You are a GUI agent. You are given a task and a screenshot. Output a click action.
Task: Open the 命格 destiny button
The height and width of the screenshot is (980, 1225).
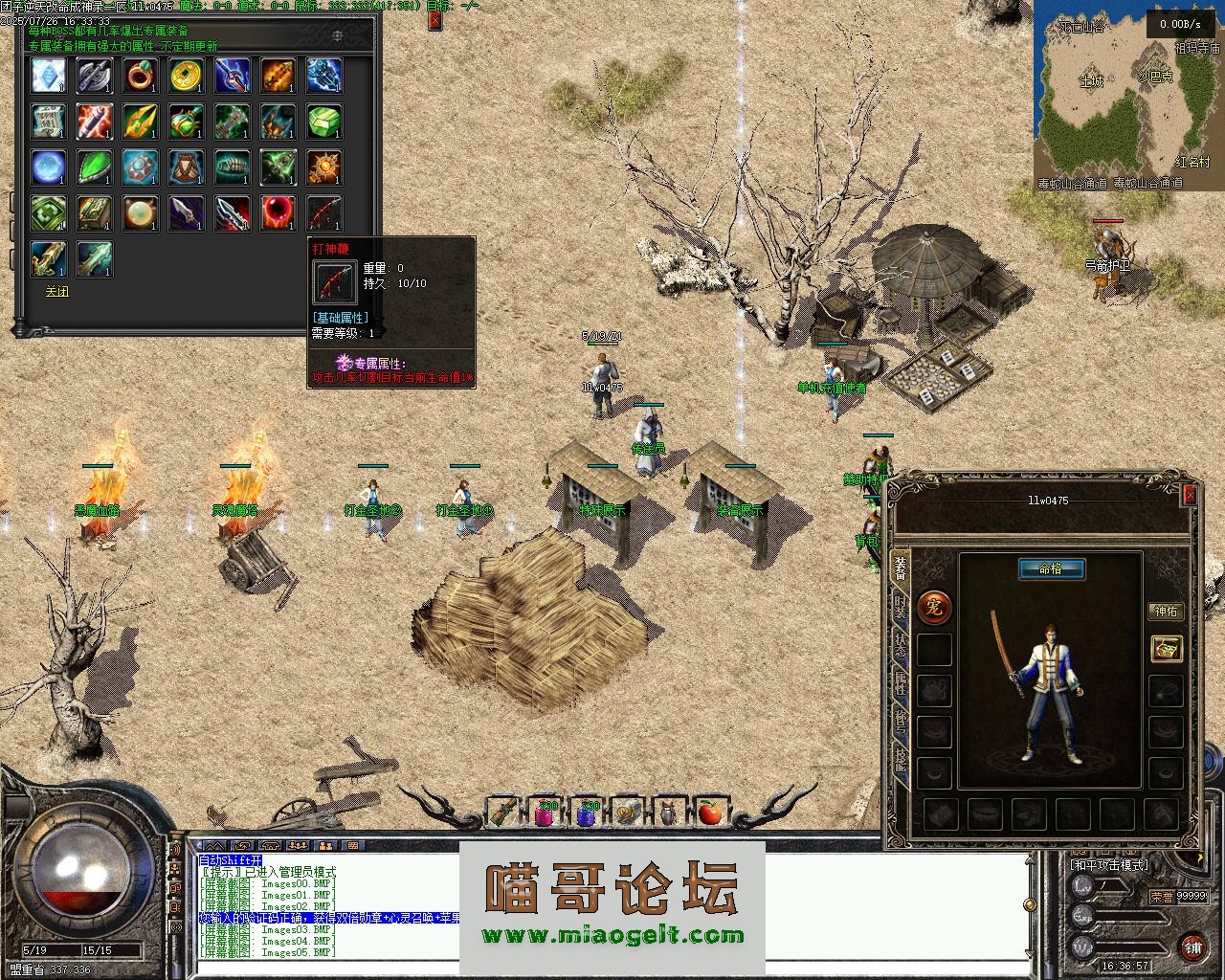[x=1051, y=569]
